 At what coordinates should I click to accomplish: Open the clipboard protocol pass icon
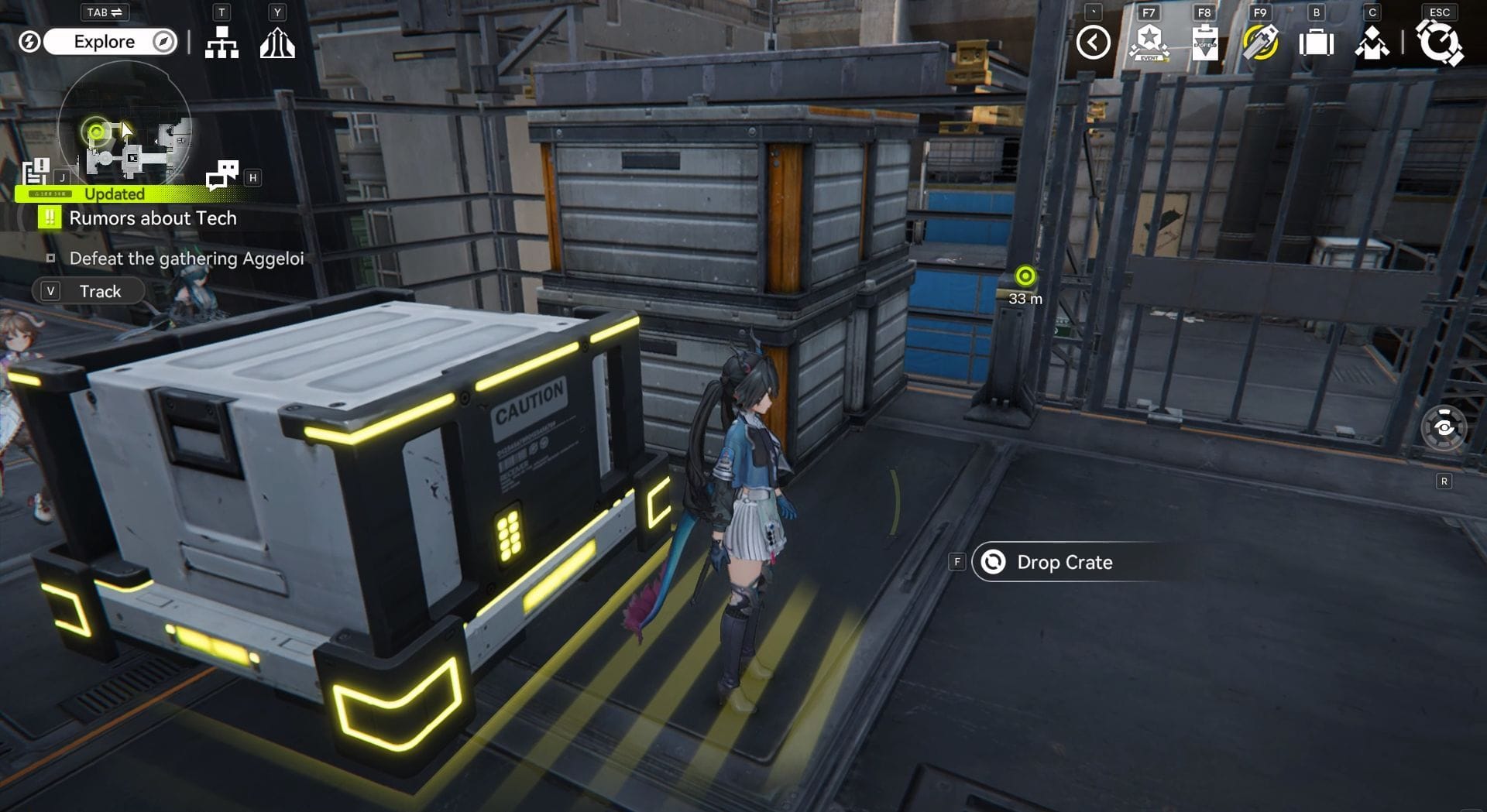[x=1204, y=43]
